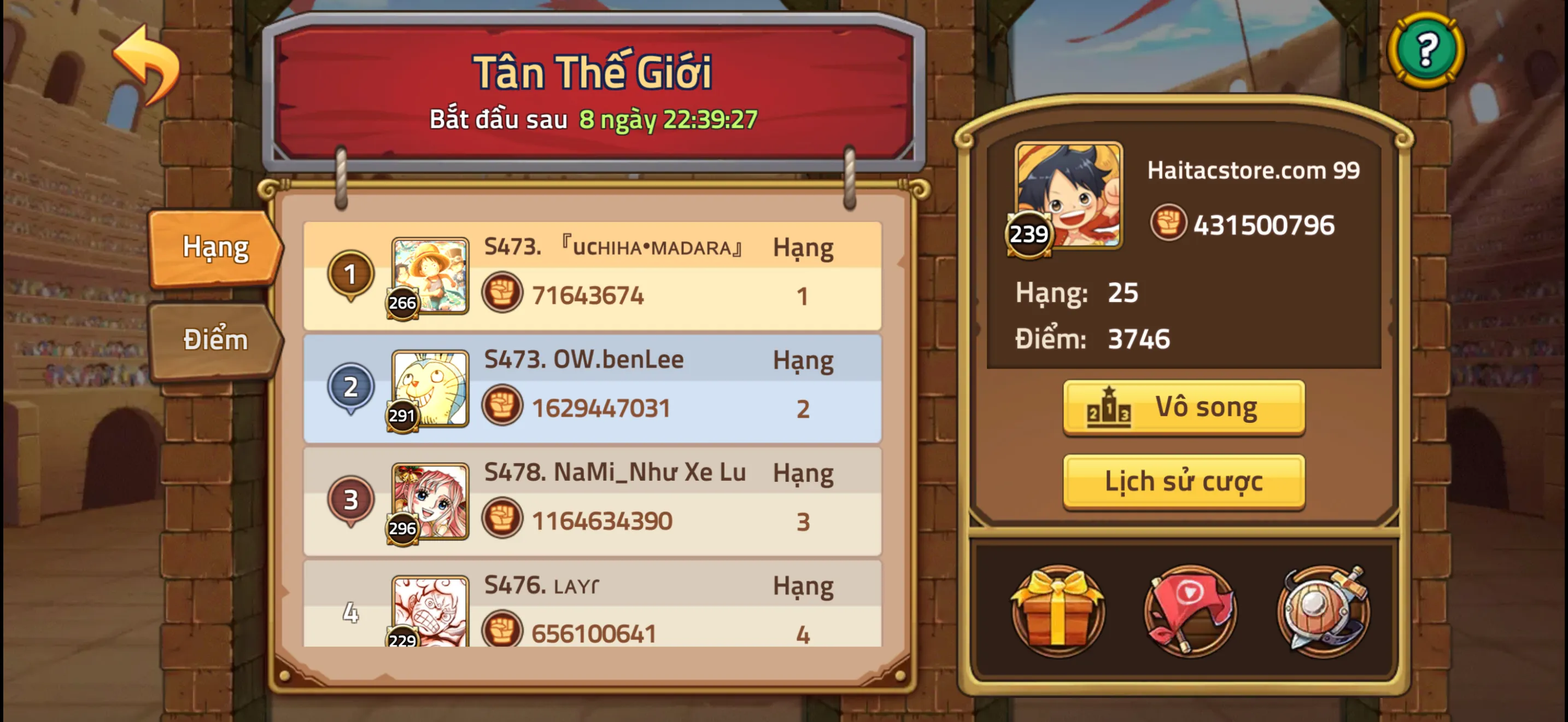Click the rank 3 bronze medal badge
The height and width of the screenshot is (722, 1568).
[x=351, y=501]
